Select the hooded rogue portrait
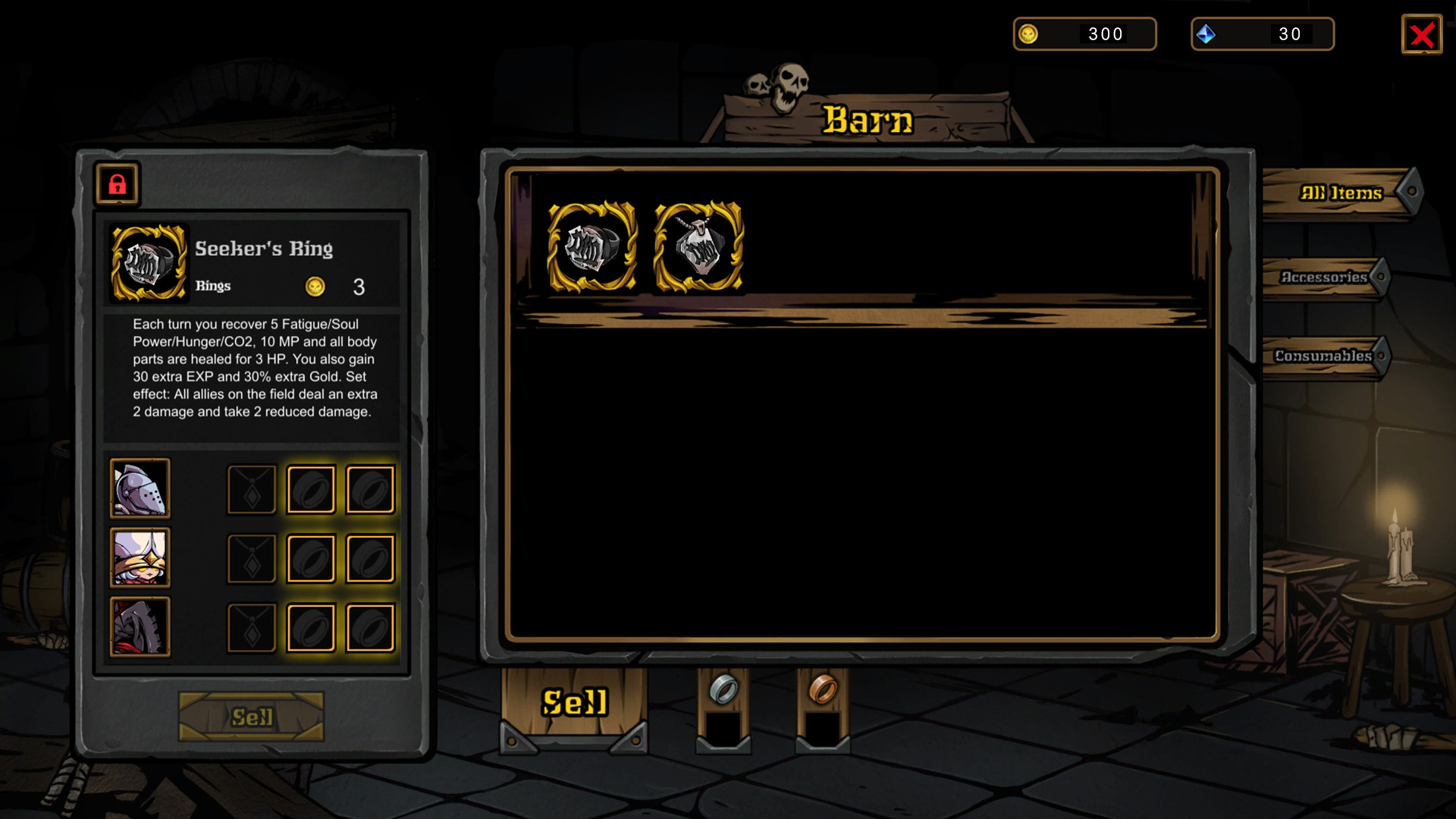 pyautogui.click(x=140, y=628)
